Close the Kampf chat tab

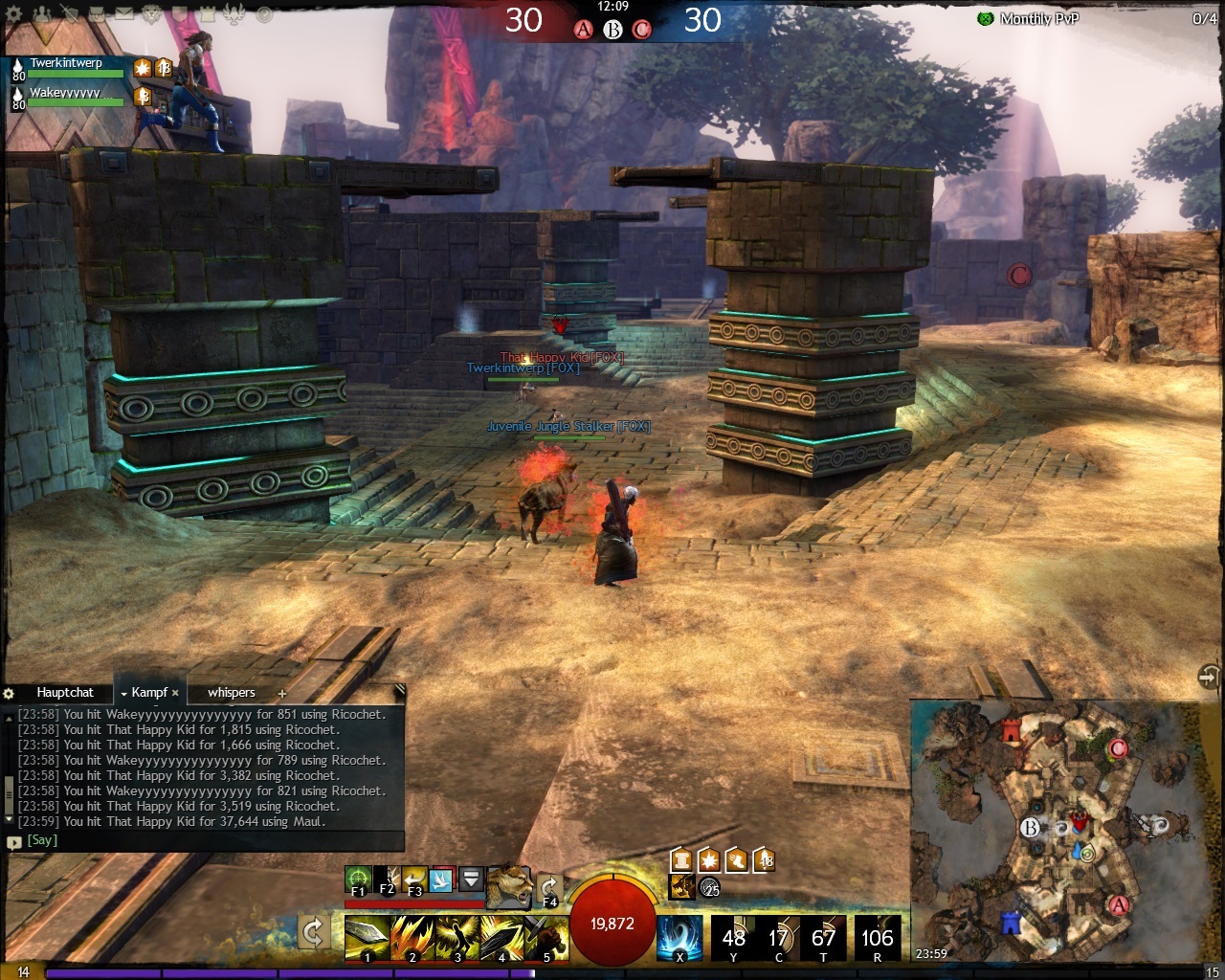(x=175, y=693)
